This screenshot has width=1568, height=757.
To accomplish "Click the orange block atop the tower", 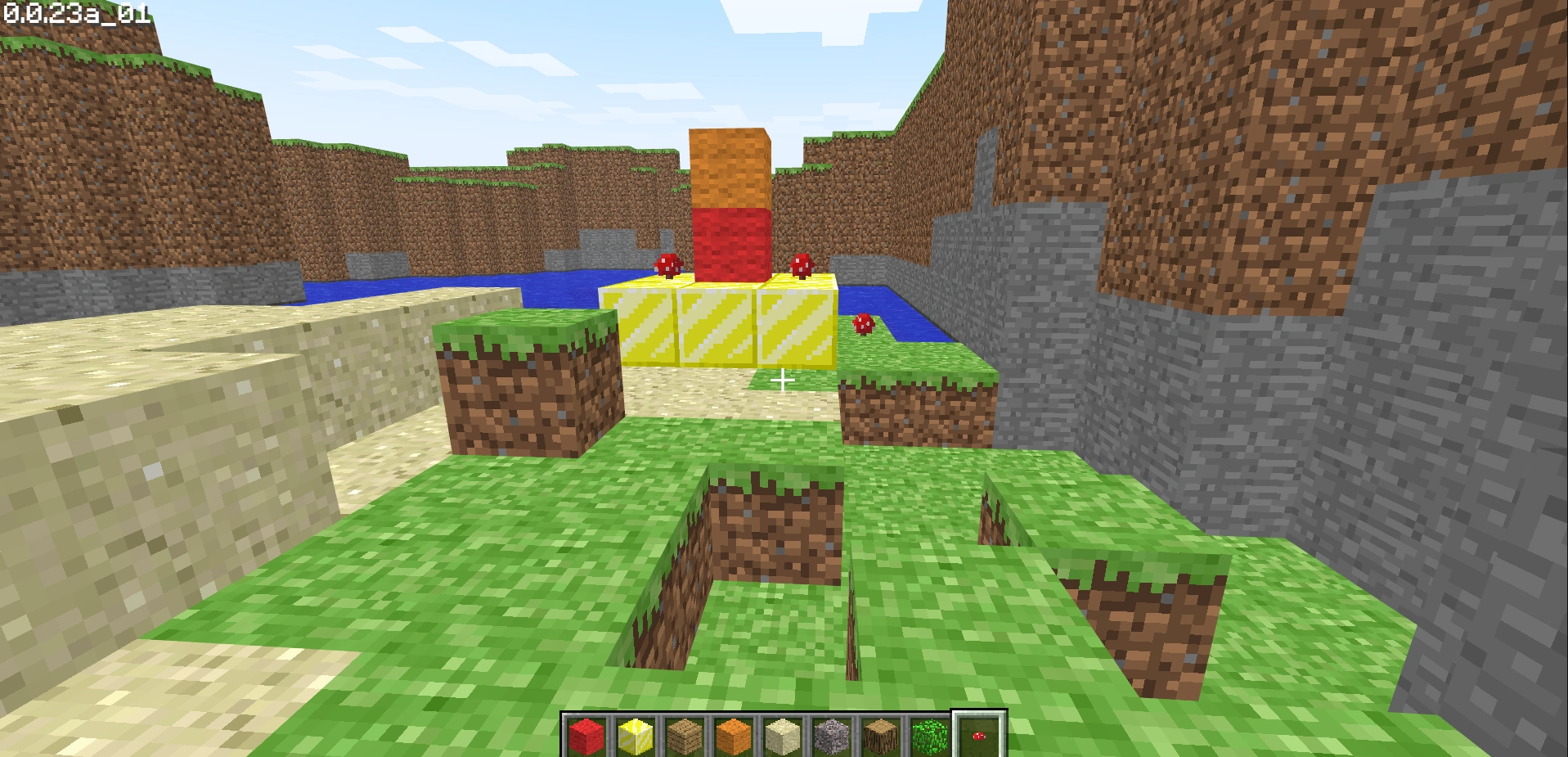I will (x=730, y=168).
